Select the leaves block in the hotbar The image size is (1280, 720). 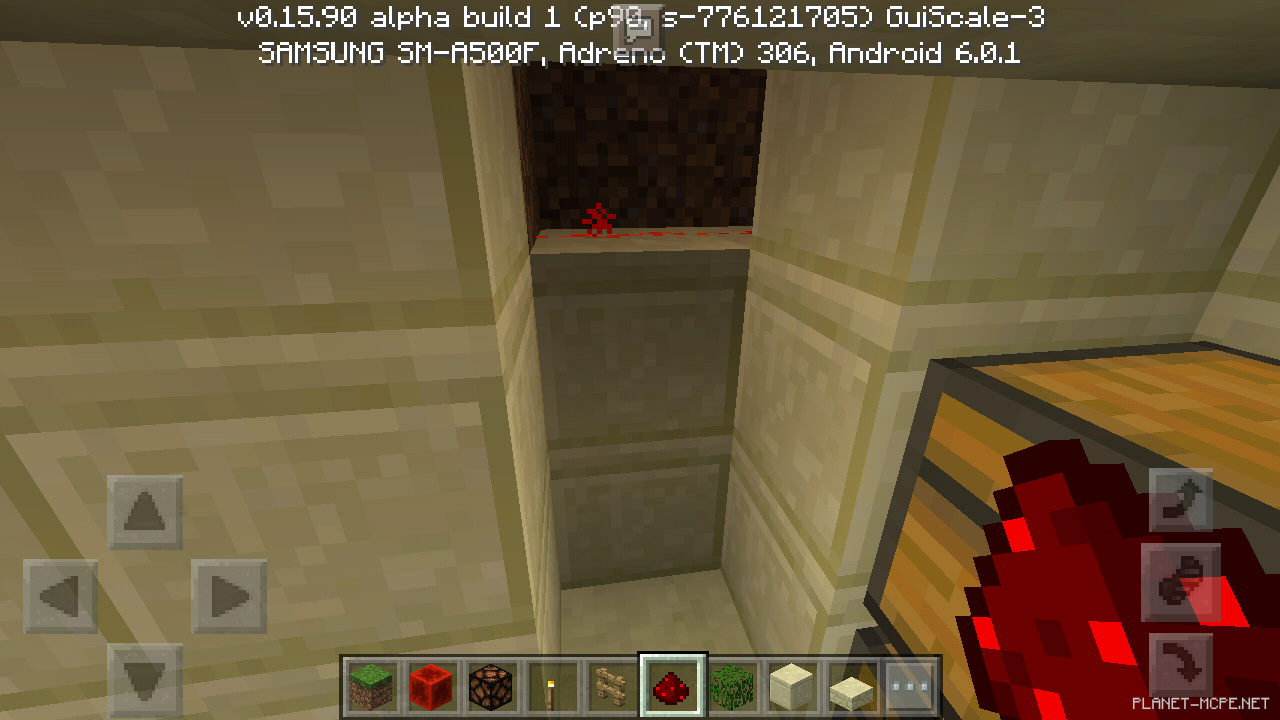tap(733, 685)
